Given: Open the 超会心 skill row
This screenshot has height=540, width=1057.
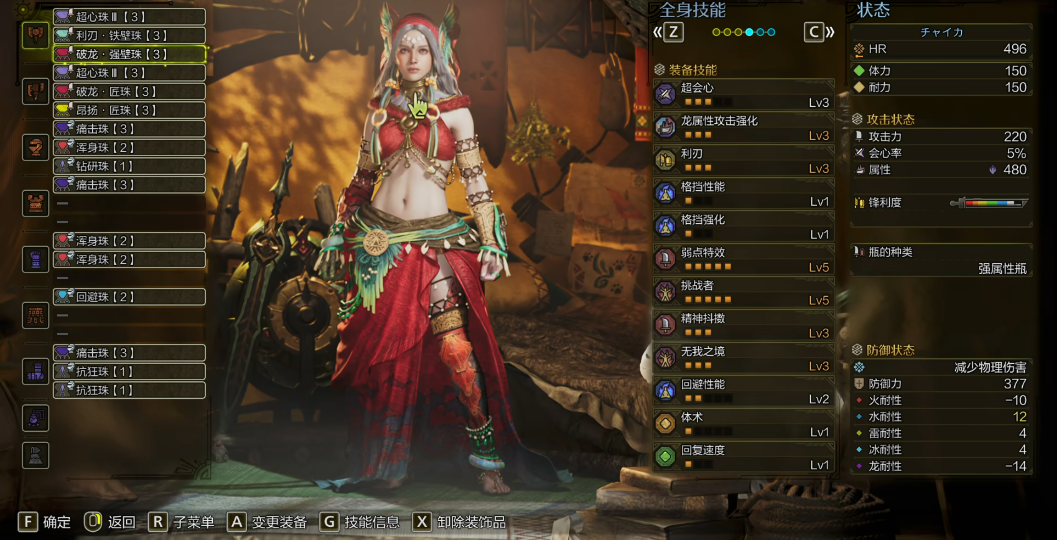Looking at the screenshot, I should click(743, 95).
